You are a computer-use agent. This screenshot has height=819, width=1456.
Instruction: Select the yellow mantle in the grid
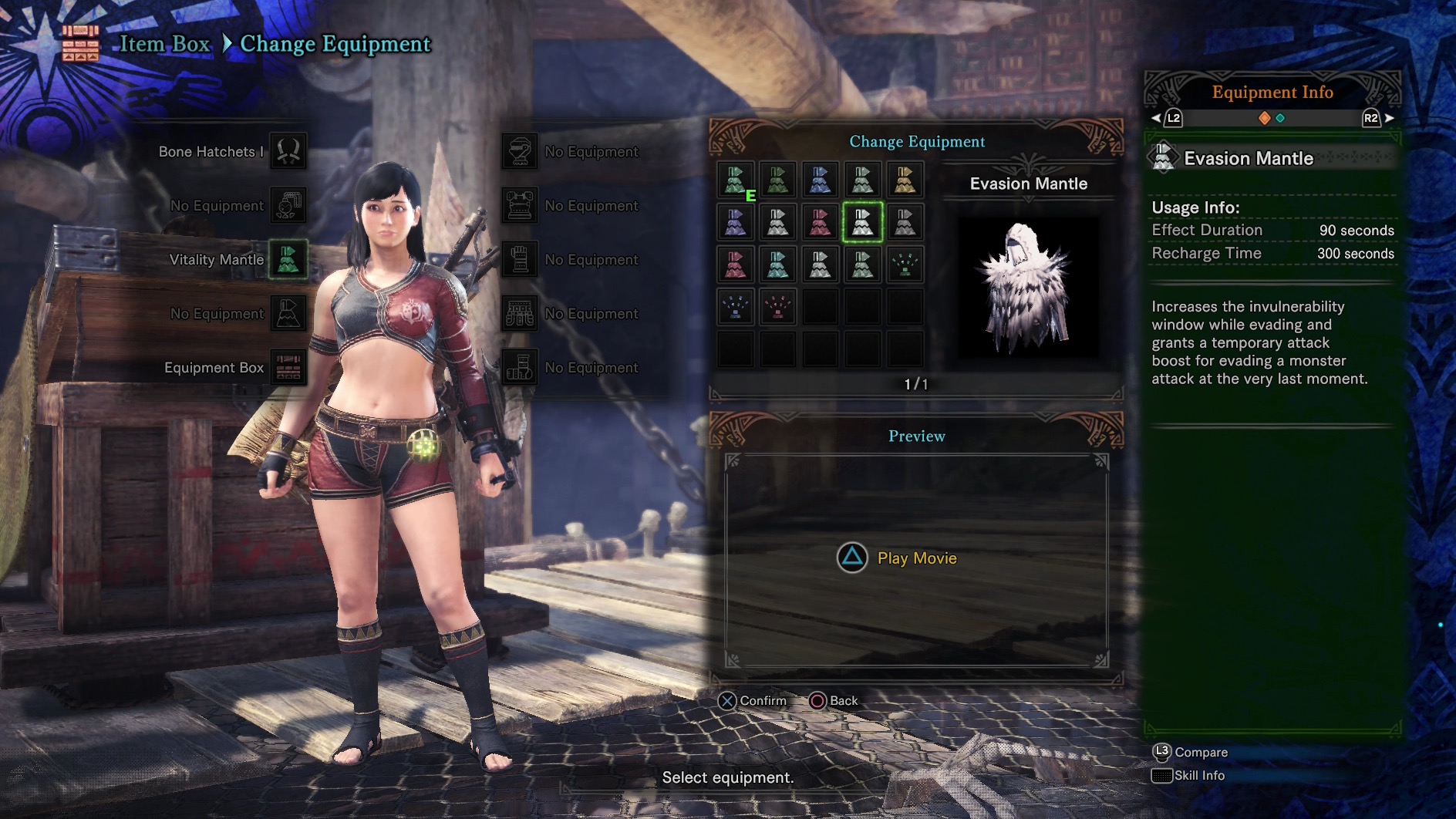coord(905,180)
